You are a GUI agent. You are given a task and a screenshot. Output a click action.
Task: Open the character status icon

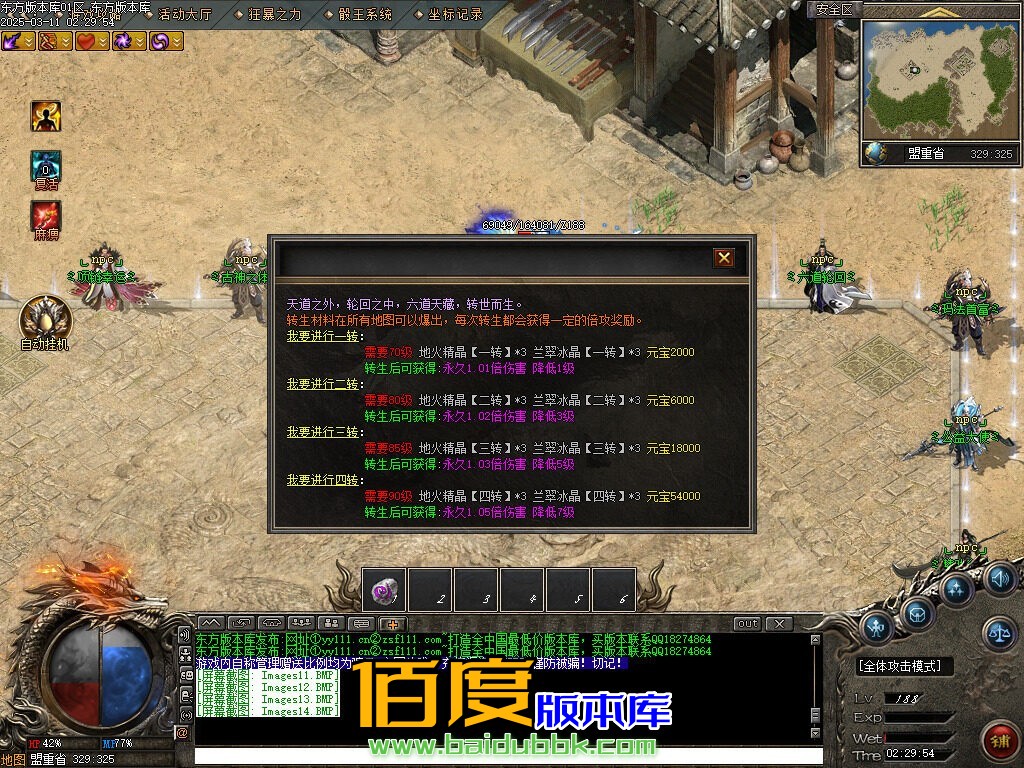(x=877, y=628)
